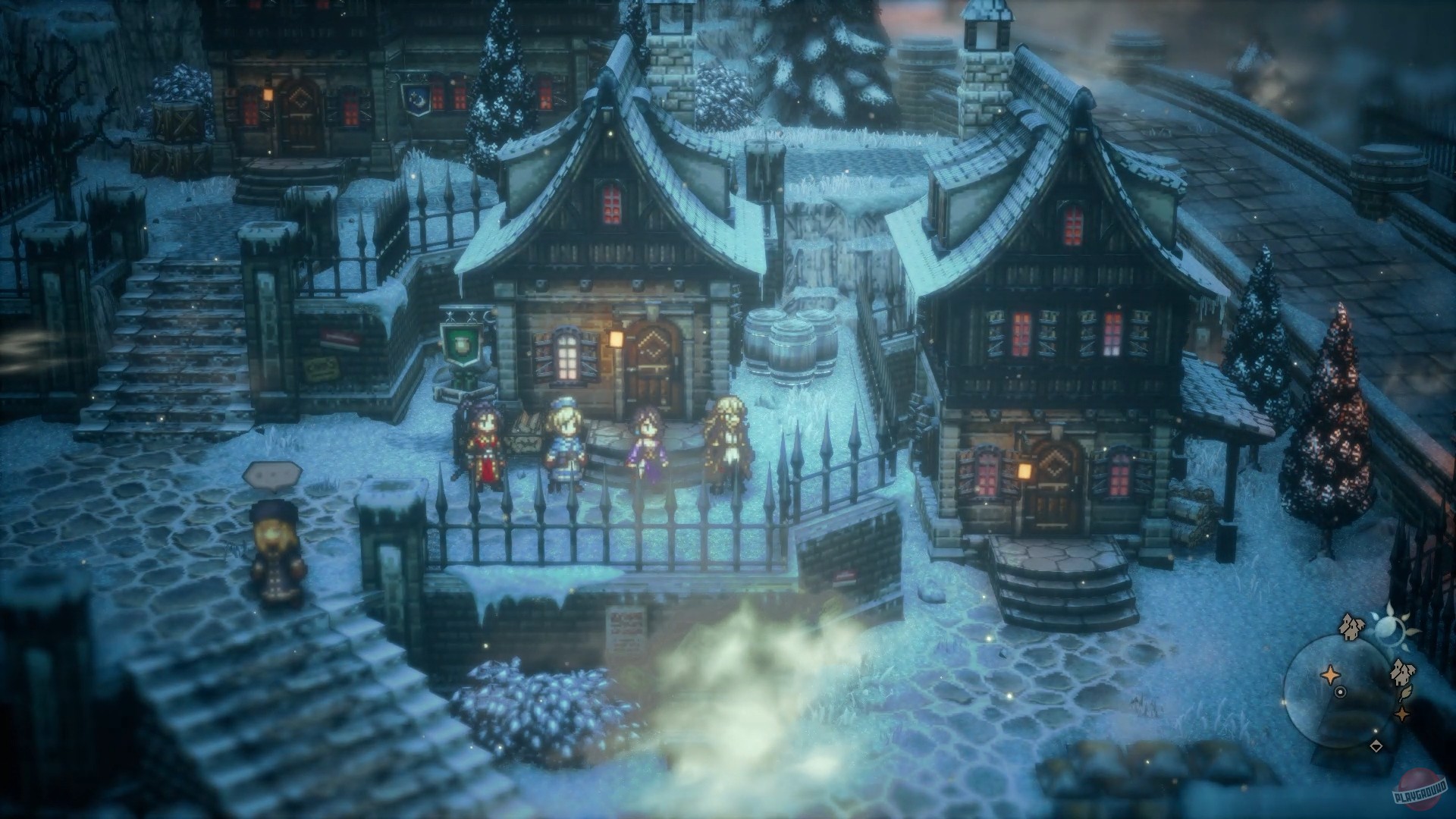Select the leaf icon beside the minimap

(1406, 693)
